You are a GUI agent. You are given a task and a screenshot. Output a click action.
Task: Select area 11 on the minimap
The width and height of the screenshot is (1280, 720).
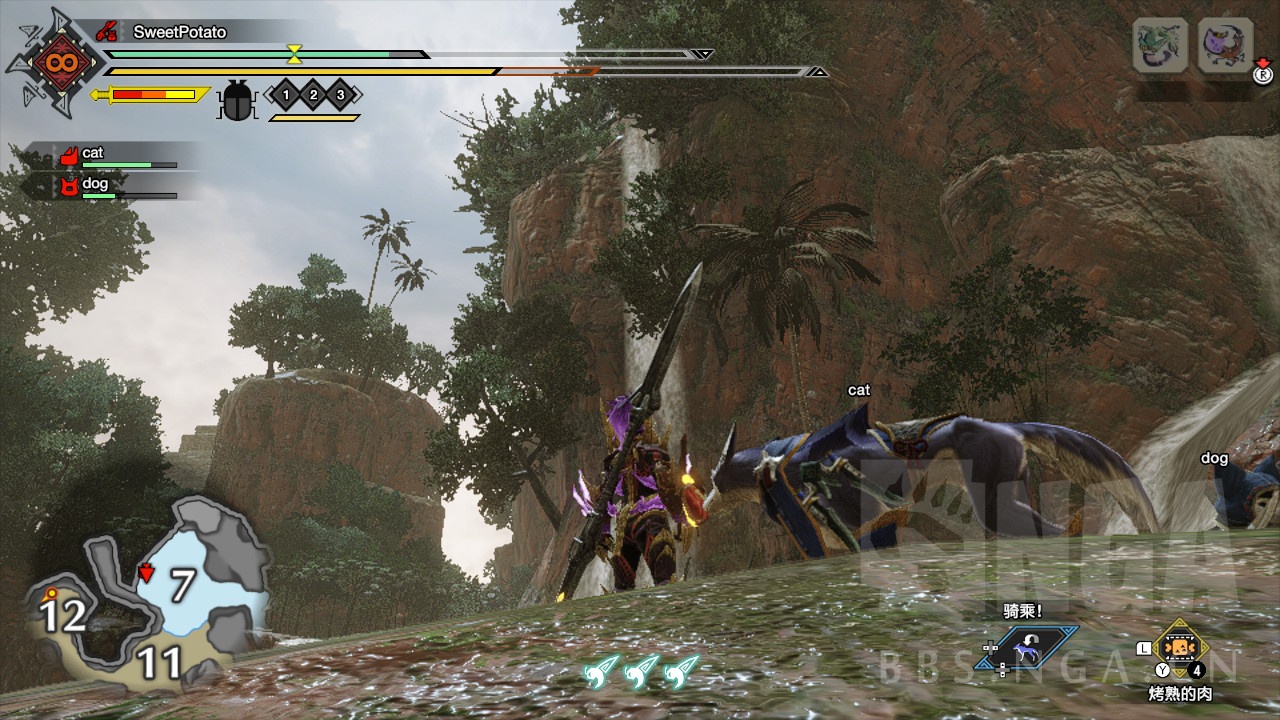[160, 662]
